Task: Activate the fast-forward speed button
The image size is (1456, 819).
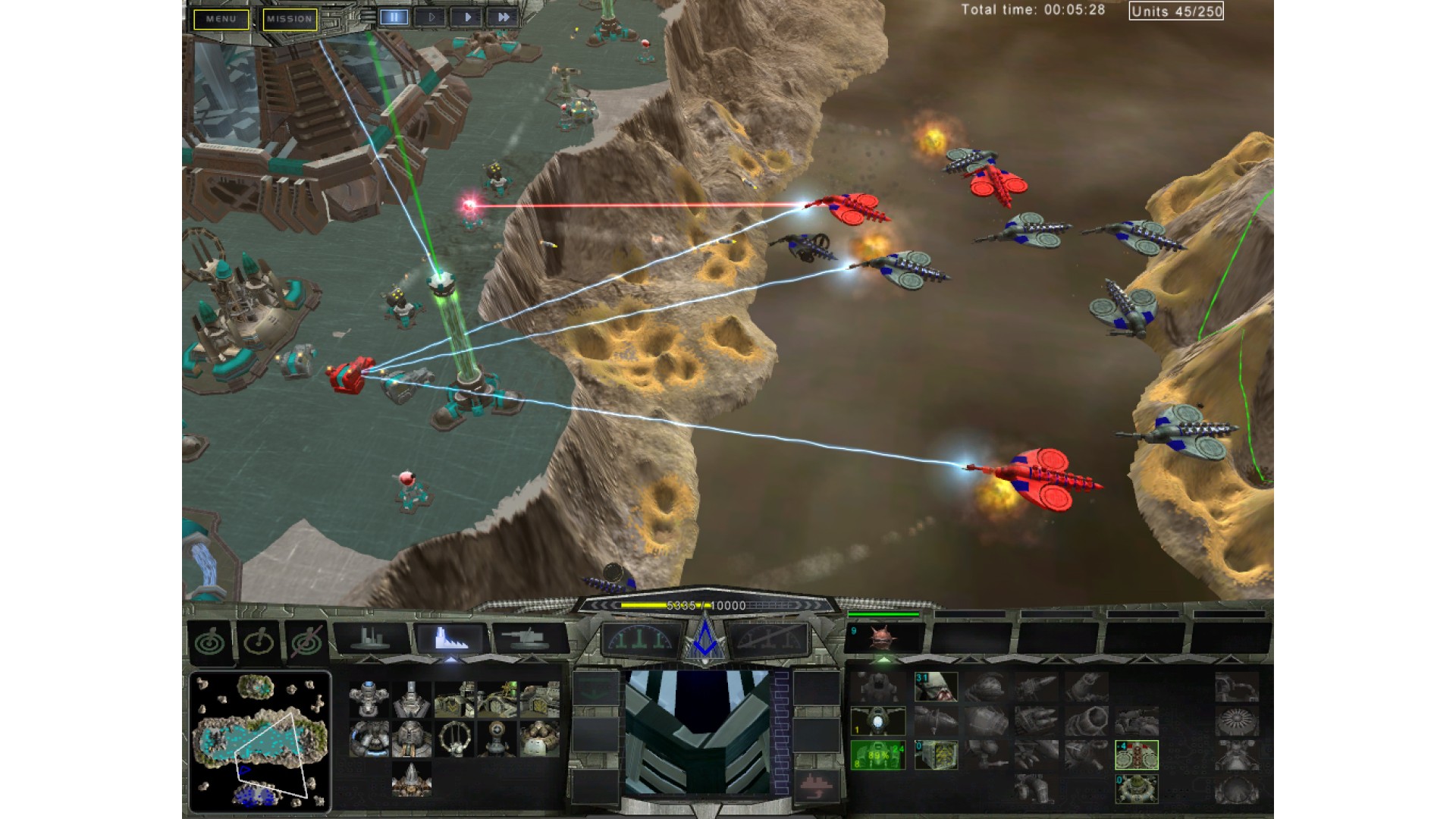Action: [x=503, y=17]
